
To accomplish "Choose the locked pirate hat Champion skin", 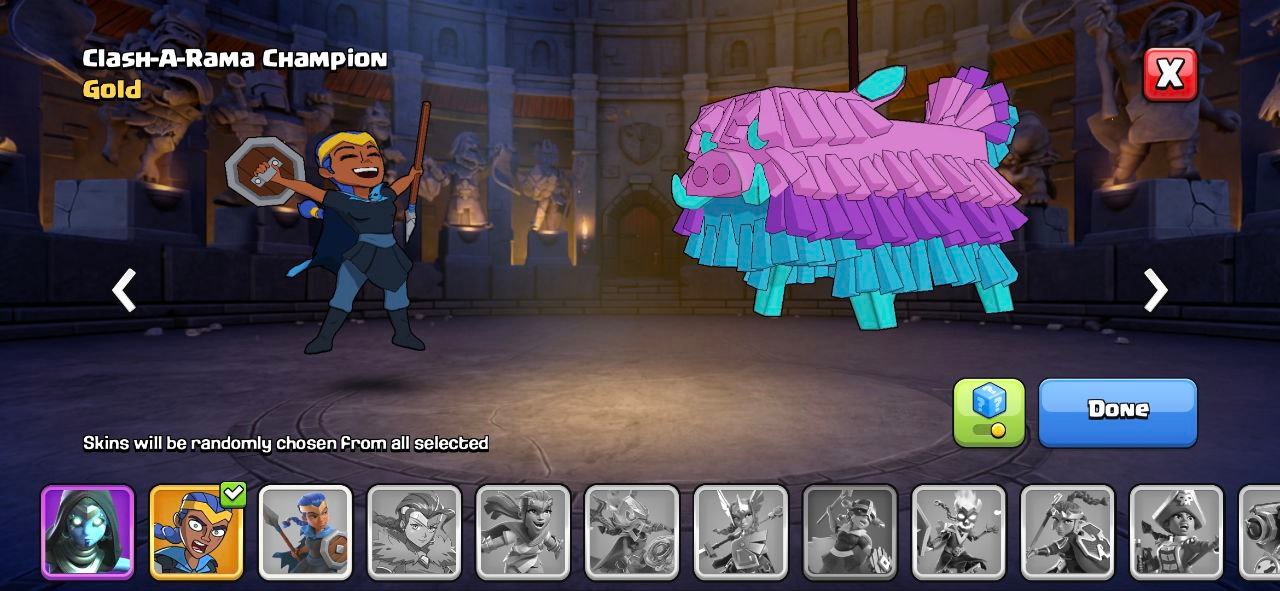I will (x=1176, y=532).
